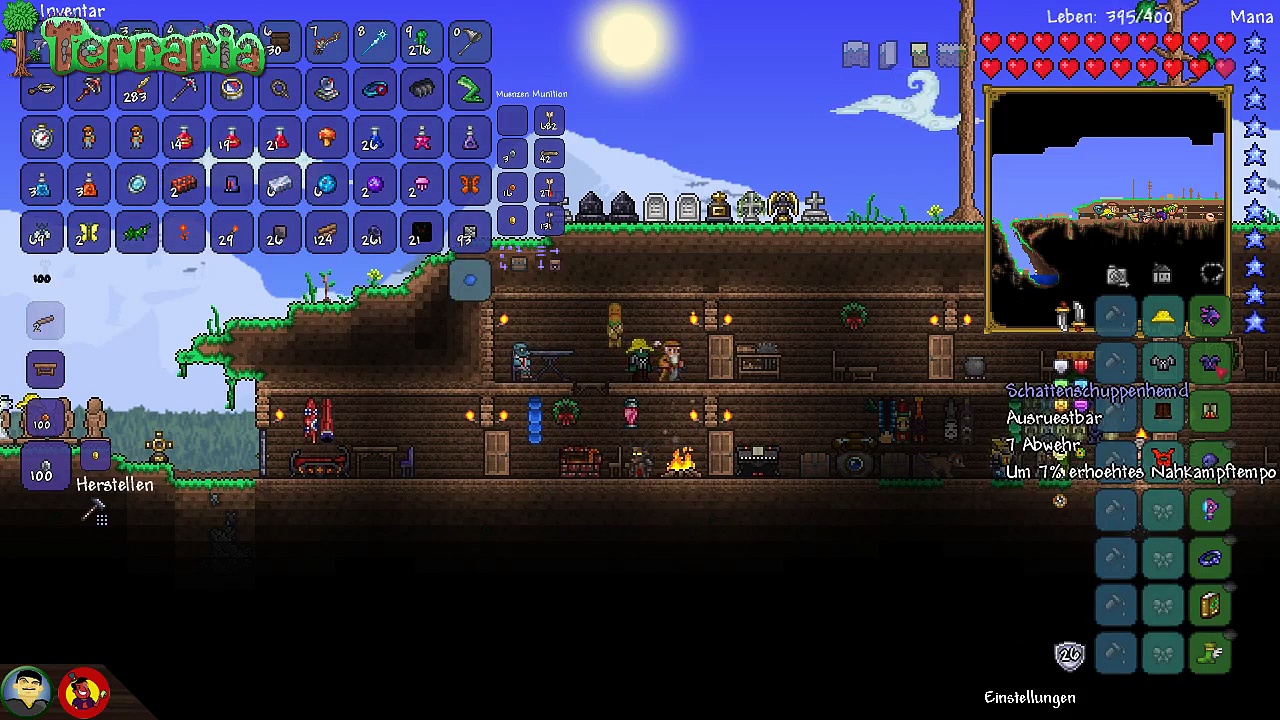Select the blue magic staff hotbar slot
Screen dimensions: 1280x720
tap(374, 41)
